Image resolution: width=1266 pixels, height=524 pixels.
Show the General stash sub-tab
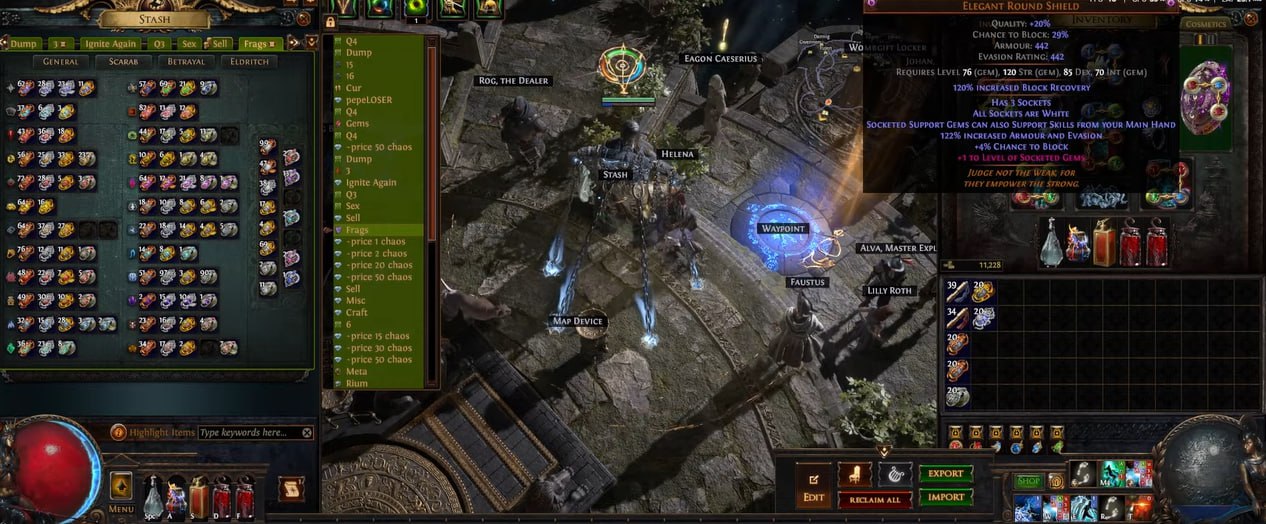click(61, 62)
